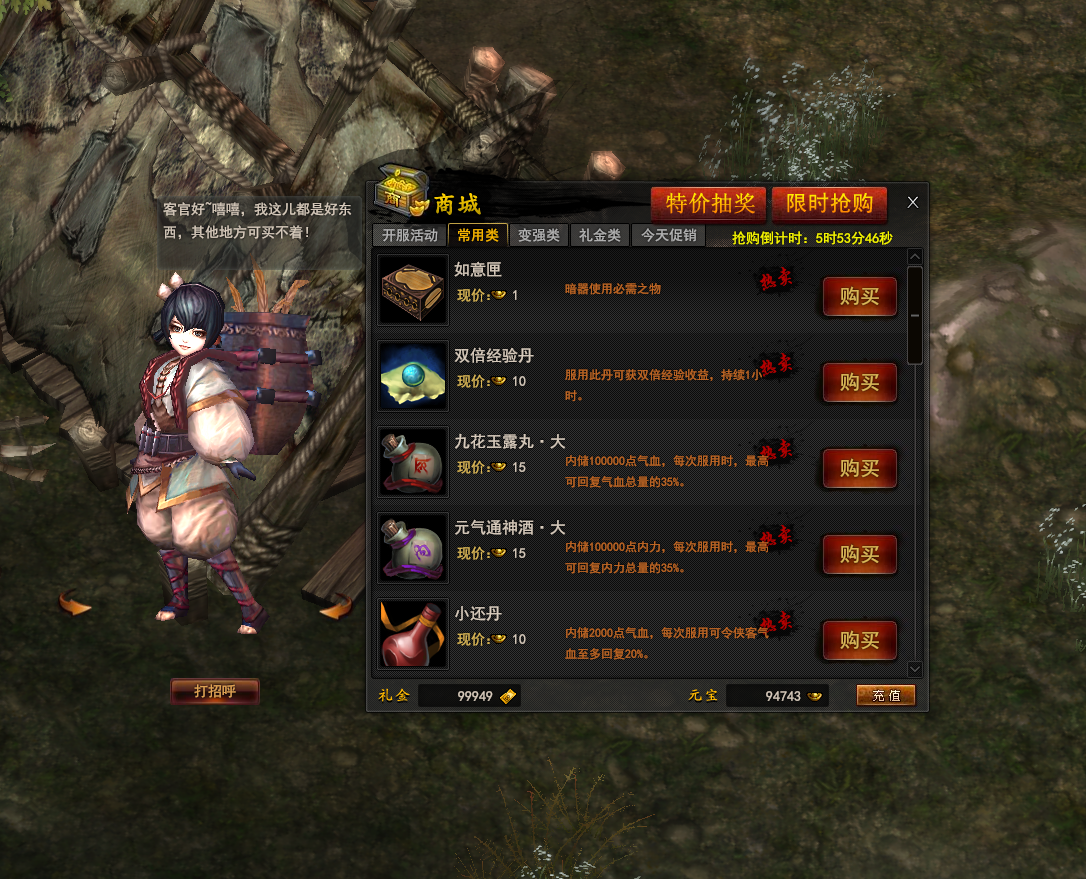Purchase 元气通神酒·大
This screenshot has width=1086, height=879.
(x=859, y=554)
